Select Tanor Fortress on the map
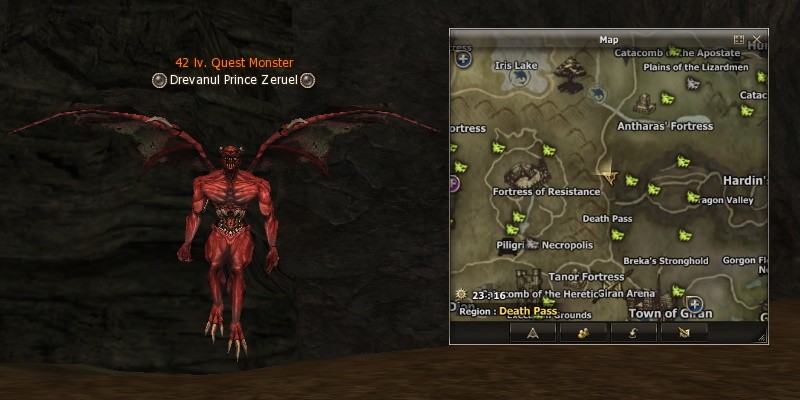This screenshot has height=400, width=800. click(586, 276)
